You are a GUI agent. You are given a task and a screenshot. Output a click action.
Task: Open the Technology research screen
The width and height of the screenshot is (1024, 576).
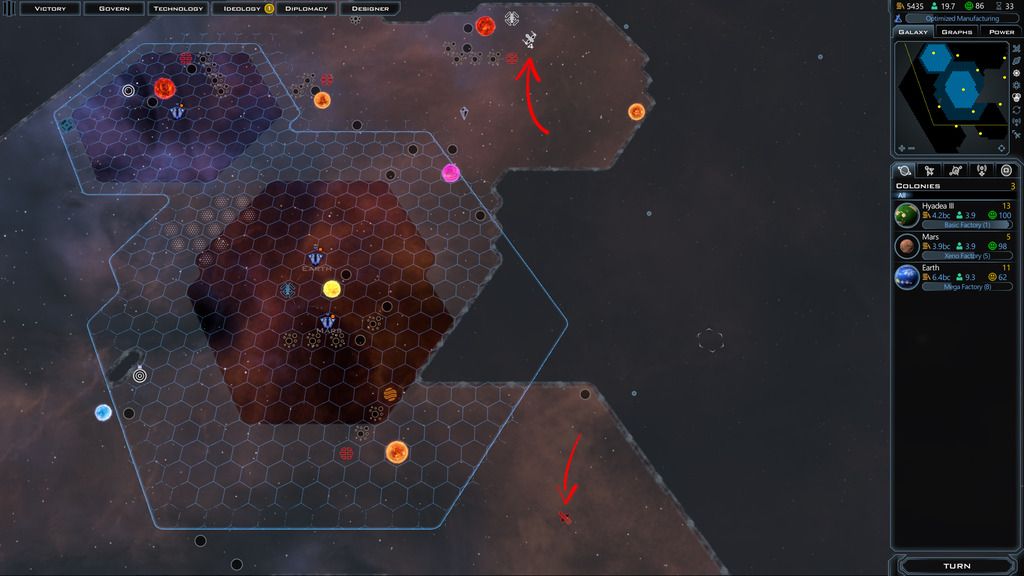tap(177, 8)
